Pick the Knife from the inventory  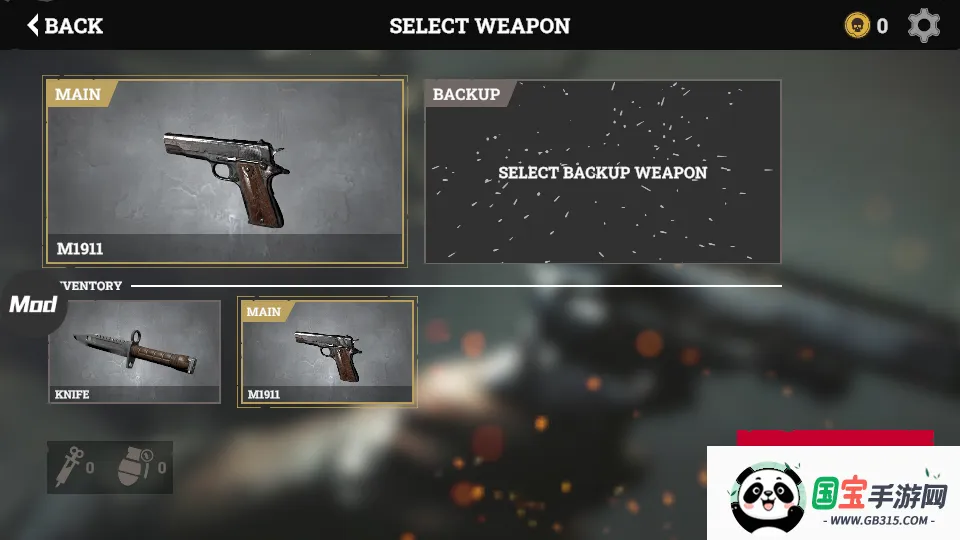click(x=134, y=351)
